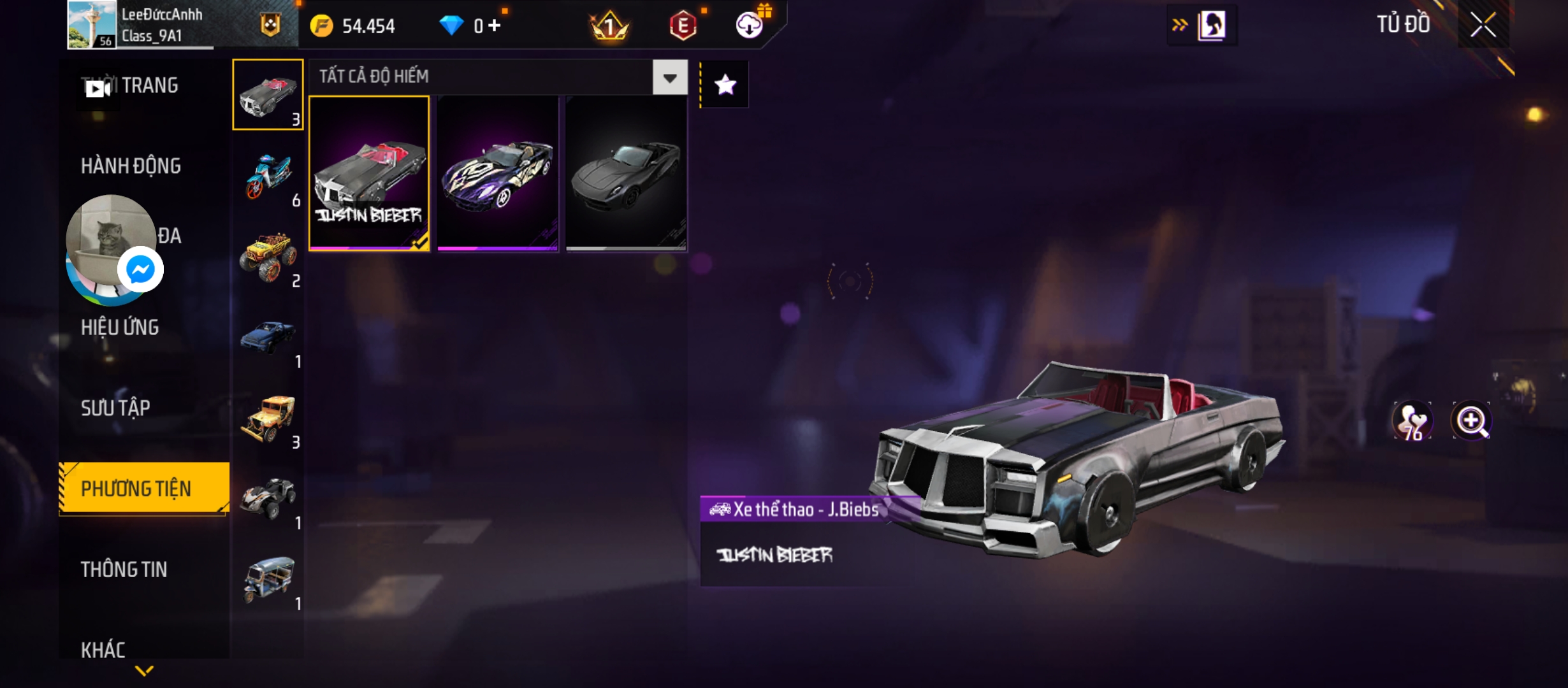Select the Phương Tiện tab

click(136, 489)
